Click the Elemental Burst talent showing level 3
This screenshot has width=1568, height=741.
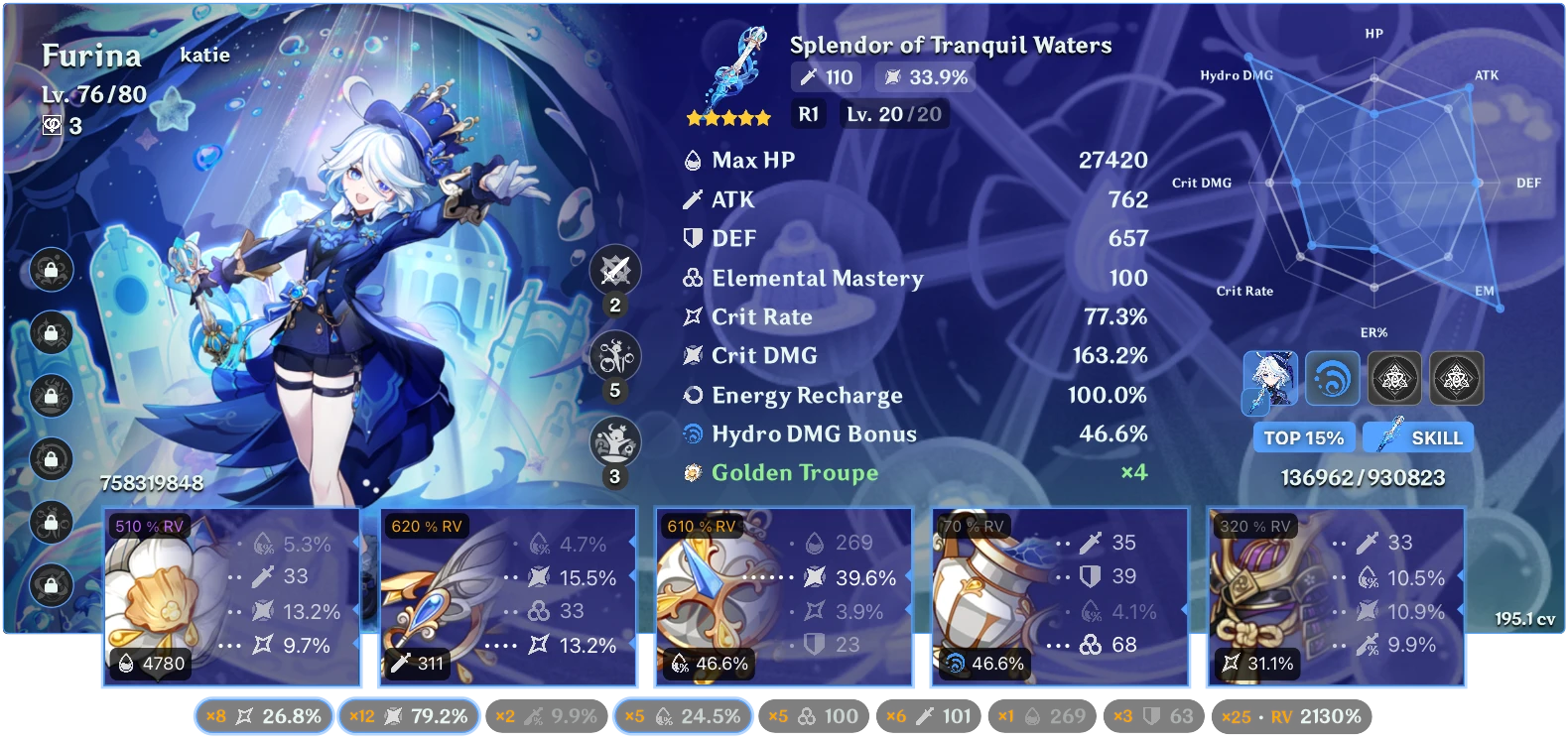615,436
